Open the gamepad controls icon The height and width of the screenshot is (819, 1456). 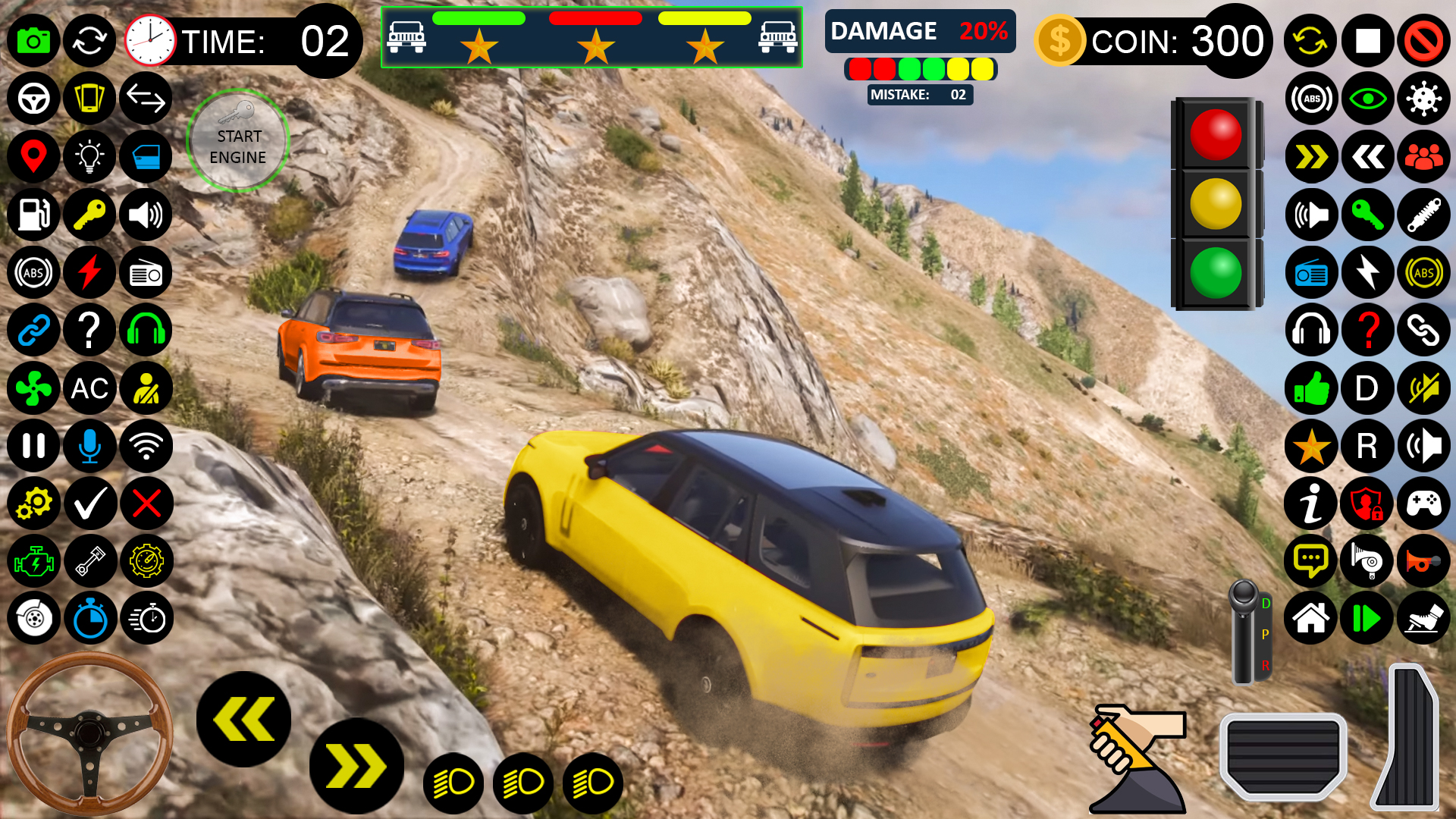[1423, 503]
